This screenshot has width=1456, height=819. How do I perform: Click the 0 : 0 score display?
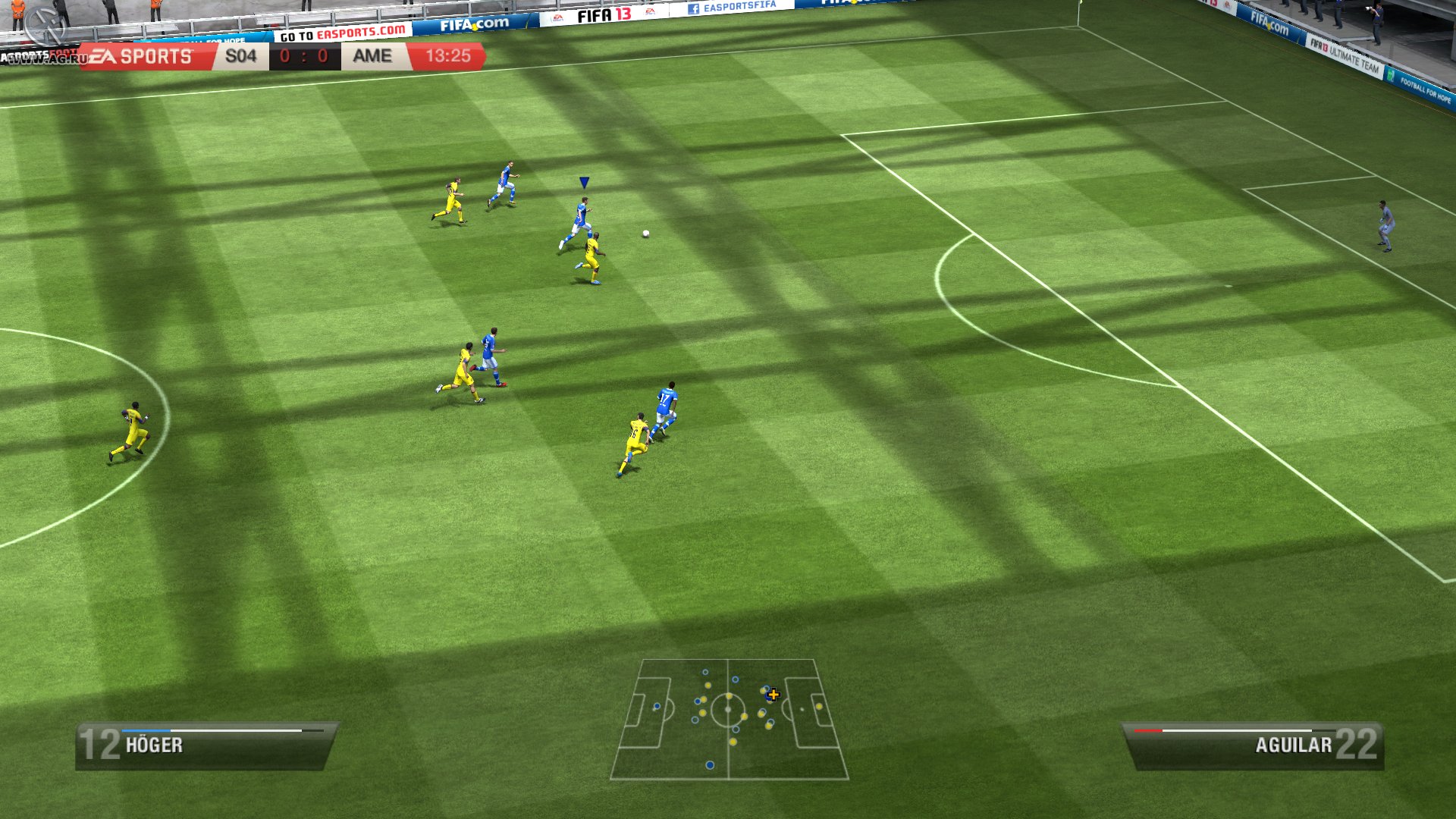306,55
